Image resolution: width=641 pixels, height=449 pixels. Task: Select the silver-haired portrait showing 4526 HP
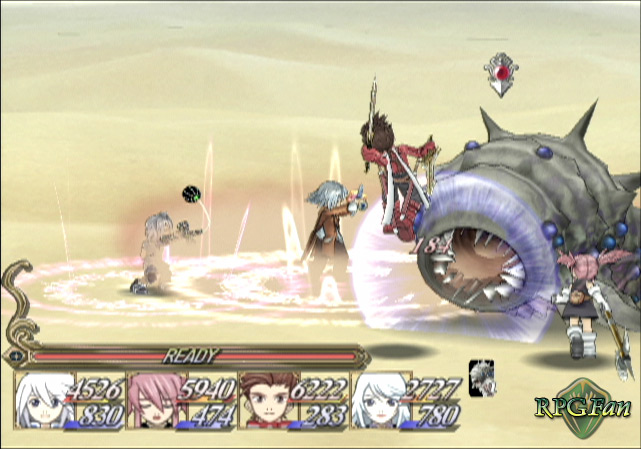tap(44, 400)
